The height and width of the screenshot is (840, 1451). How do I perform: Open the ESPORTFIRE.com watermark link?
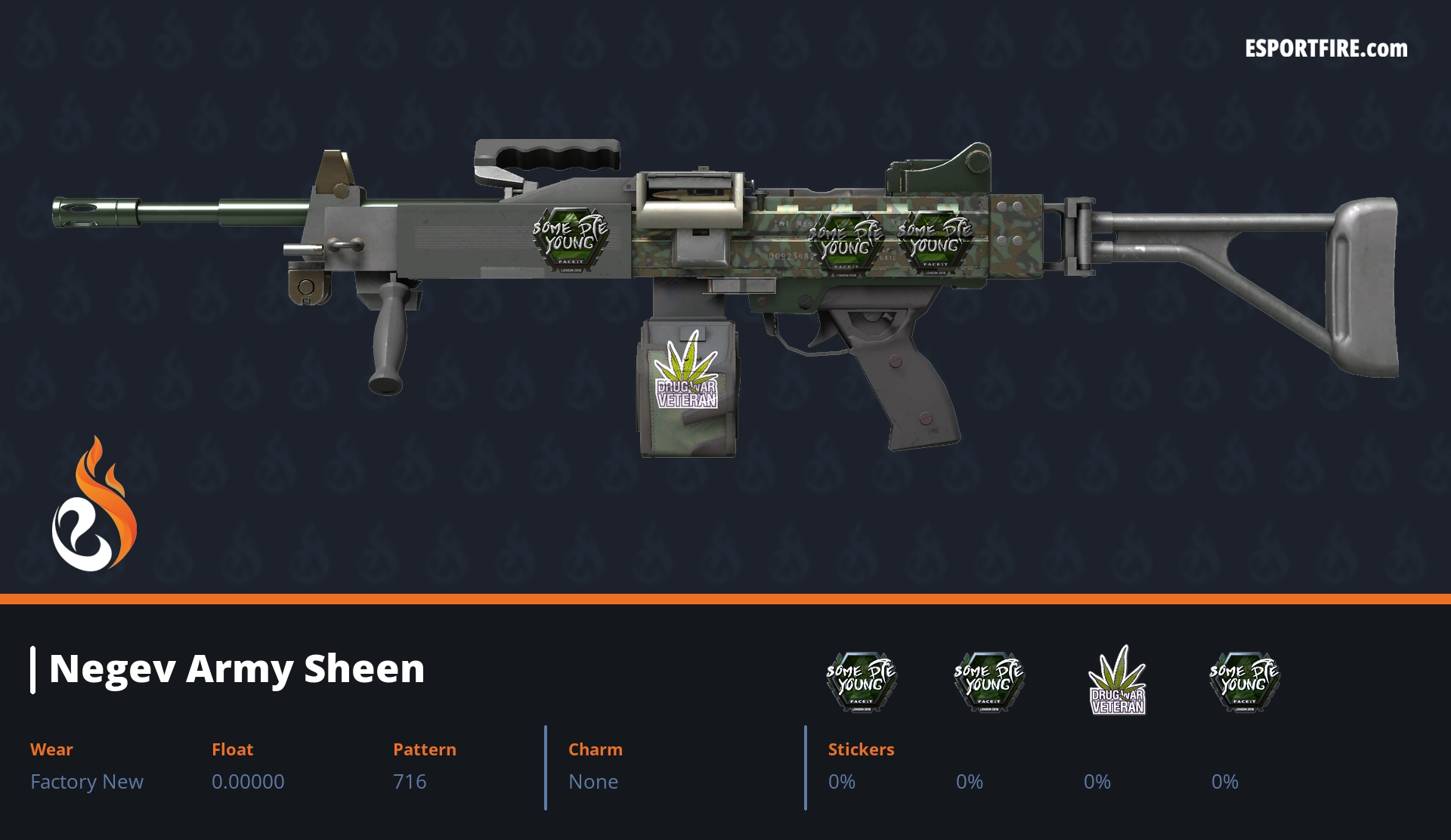click(1326, 49)
